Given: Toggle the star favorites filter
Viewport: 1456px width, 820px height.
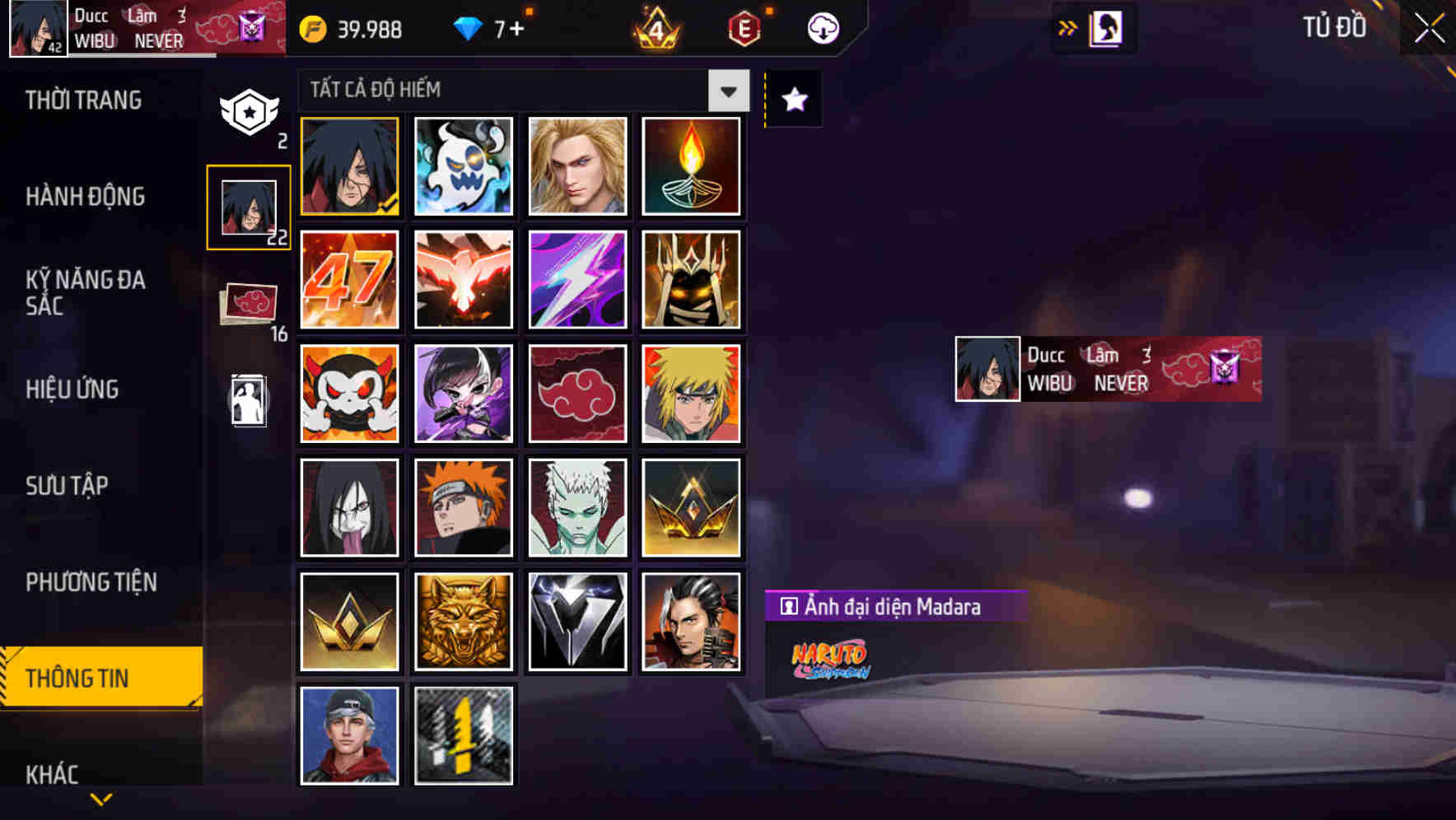Looking at the screenshot, I should 793,99.
